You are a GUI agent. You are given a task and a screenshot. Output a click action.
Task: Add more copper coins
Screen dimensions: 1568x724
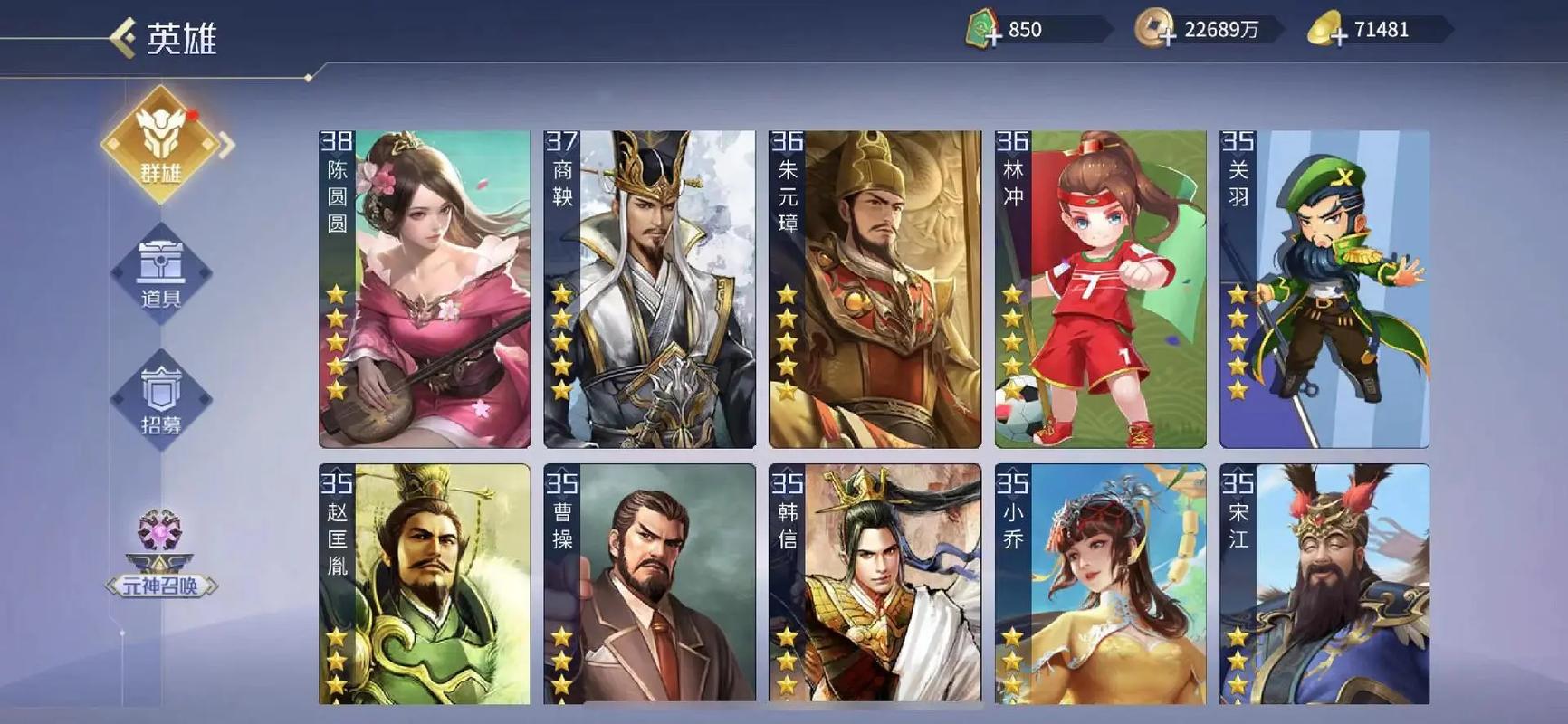coord(1166,33)
